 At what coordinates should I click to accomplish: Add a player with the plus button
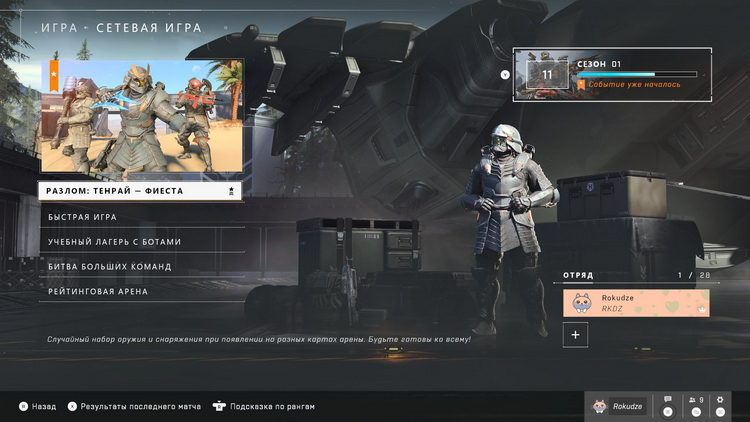point(575,336)
